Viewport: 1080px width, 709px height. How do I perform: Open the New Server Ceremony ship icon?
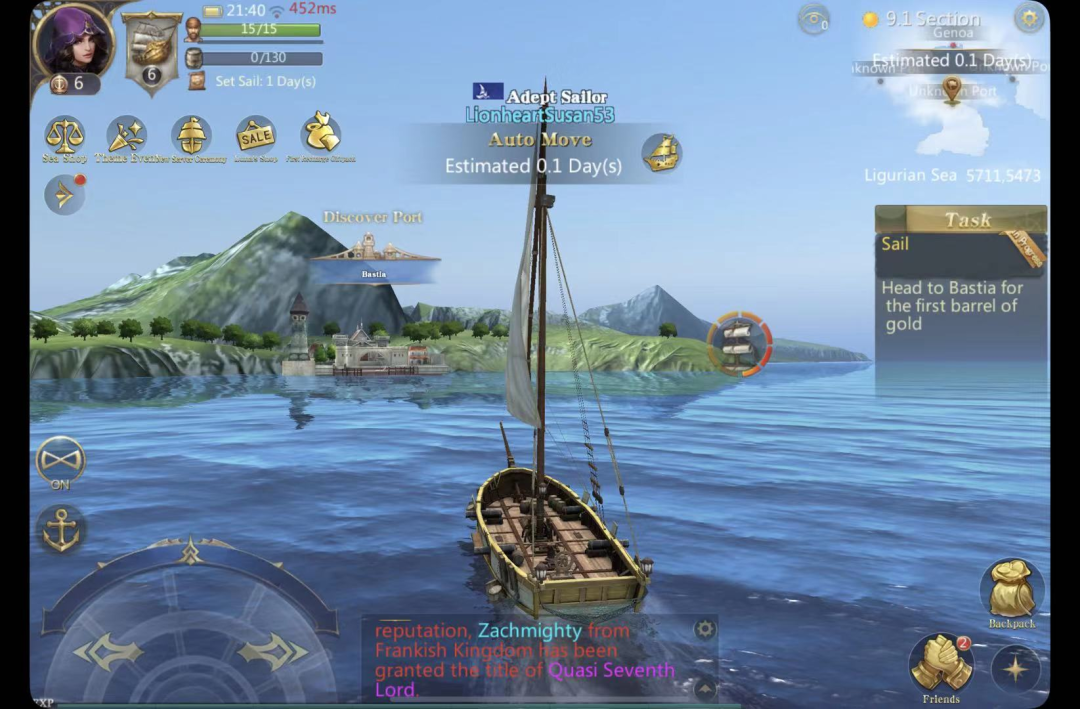pos(191,135)
